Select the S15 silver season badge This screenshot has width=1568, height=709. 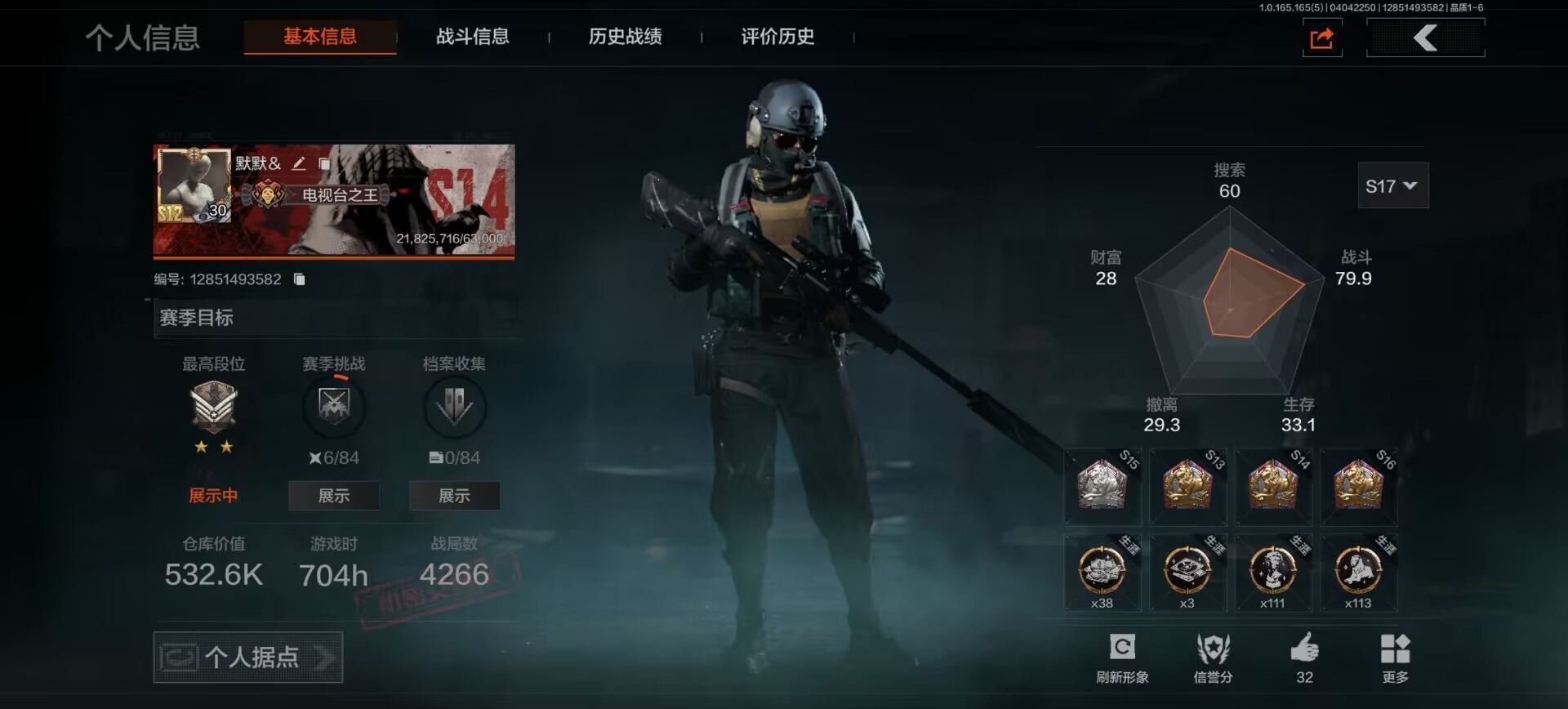[x=1102, y=487]
